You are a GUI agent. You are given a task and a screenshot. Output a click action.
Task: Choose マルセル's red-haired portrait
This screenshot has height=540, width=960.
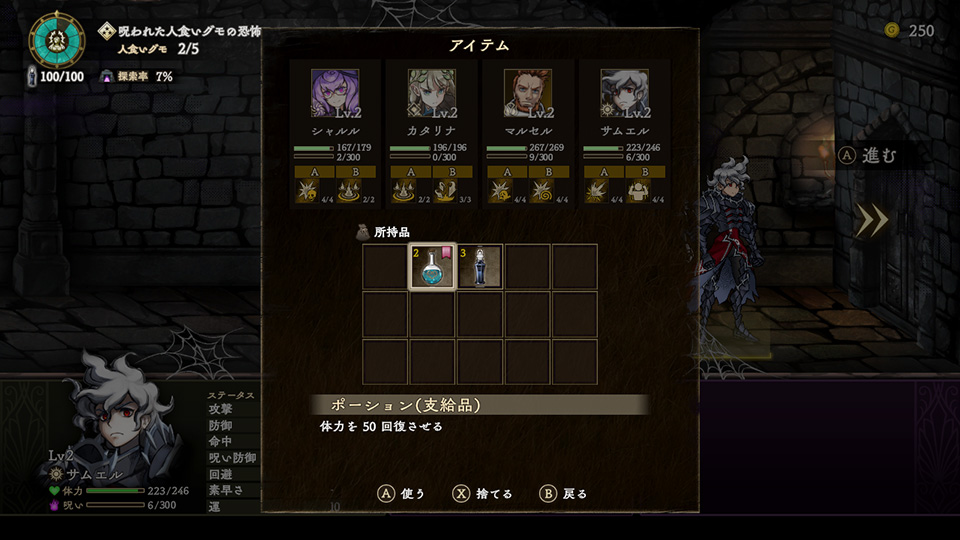click(528, 94)
